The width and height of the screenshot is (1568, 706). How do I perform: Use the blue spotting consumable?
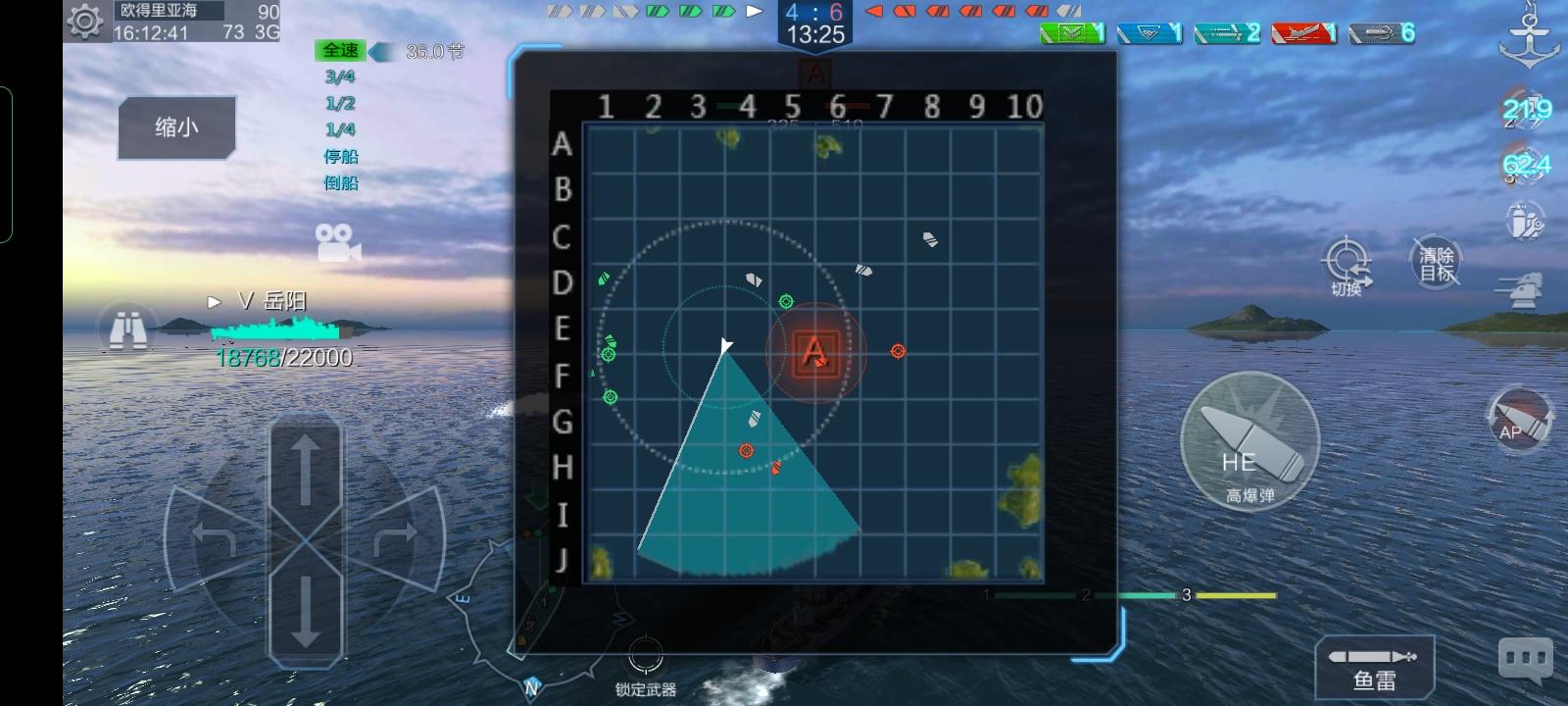point(1149,31)
